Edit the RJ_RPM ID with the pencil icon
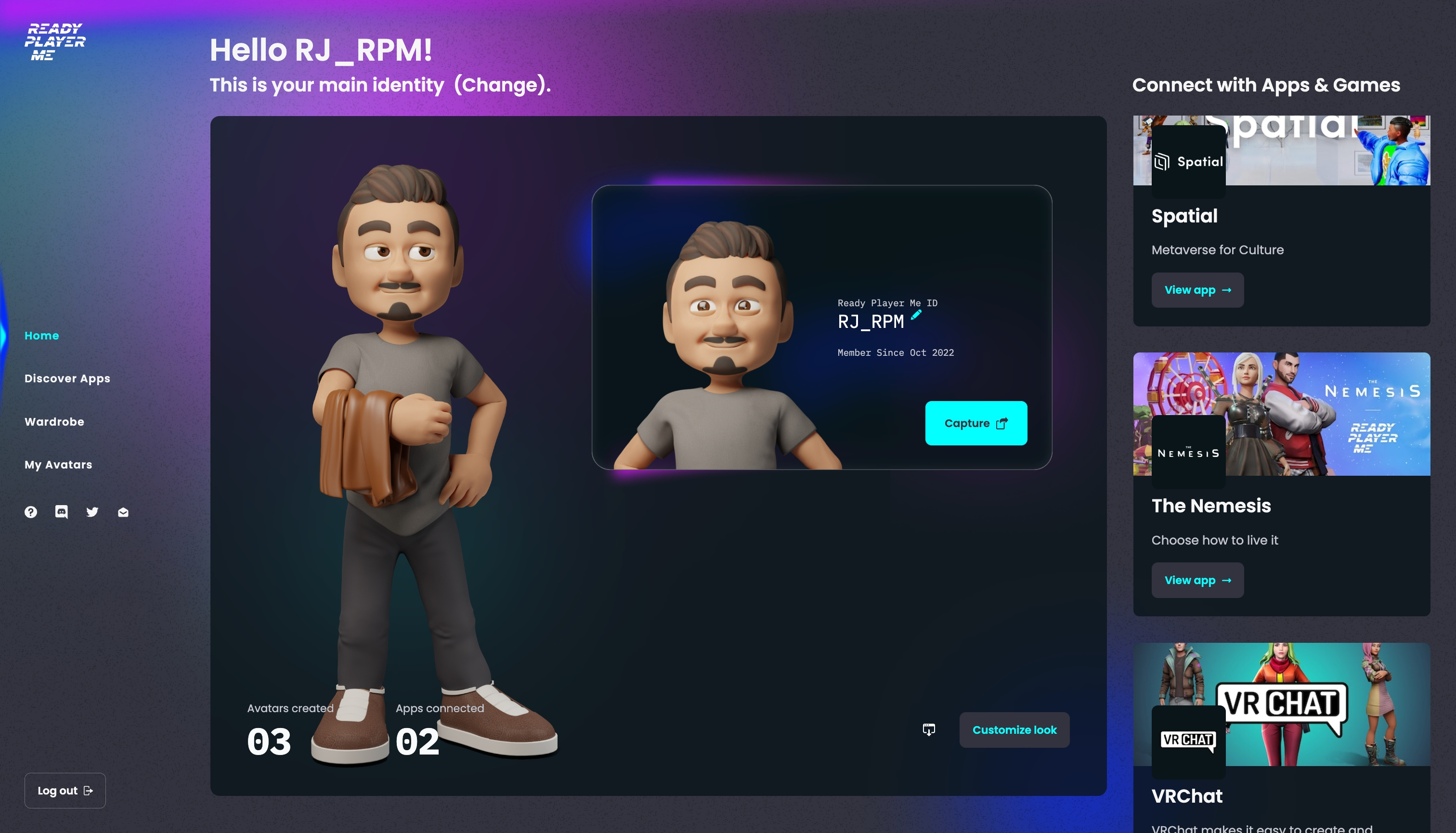The height and width of the screenshot is (833, 1456). pos(916,315)
